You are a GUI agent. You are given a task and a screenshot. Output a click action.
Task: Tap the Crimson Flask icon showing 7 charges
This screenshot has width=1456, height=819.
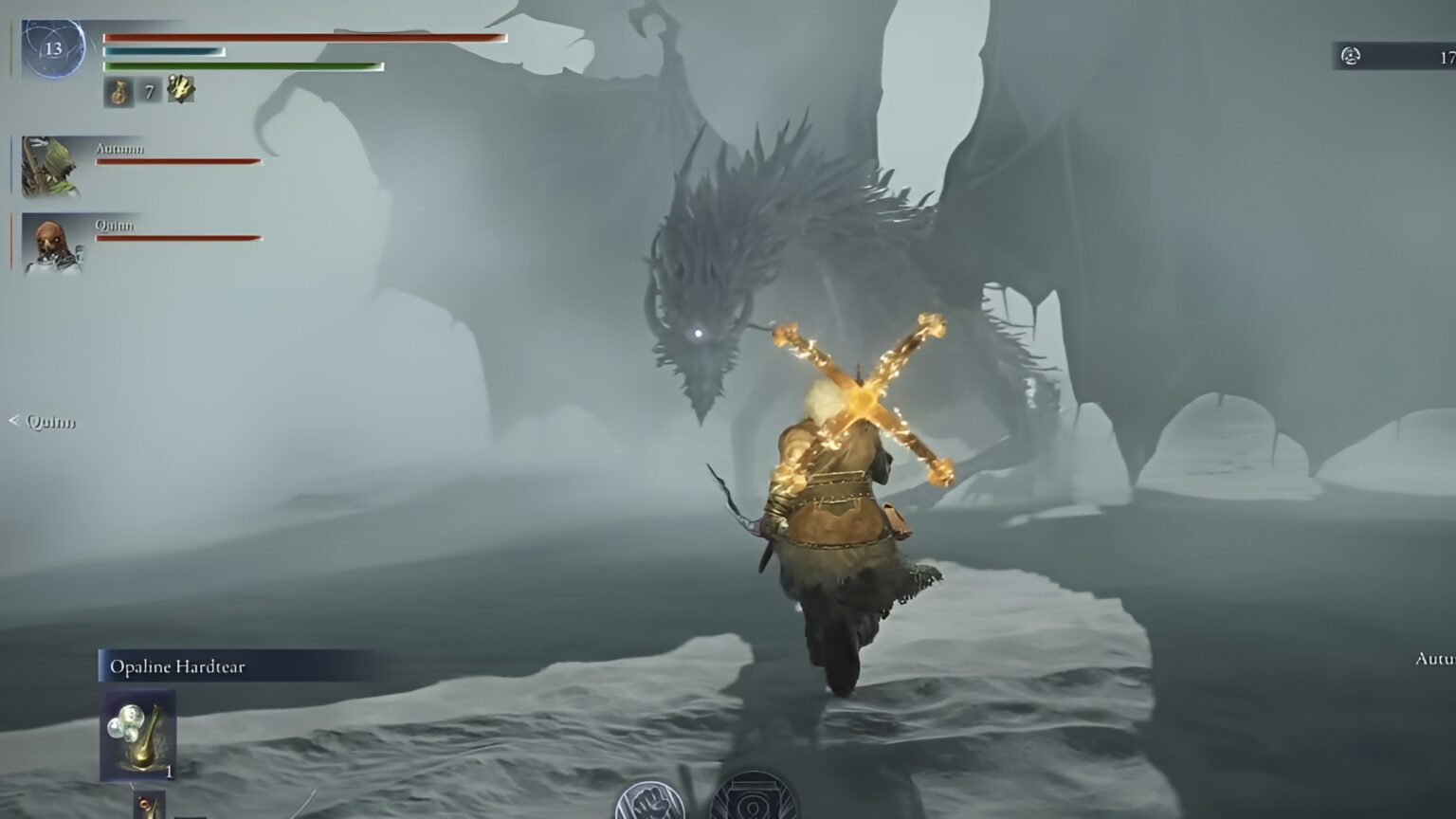pos(119,92)
